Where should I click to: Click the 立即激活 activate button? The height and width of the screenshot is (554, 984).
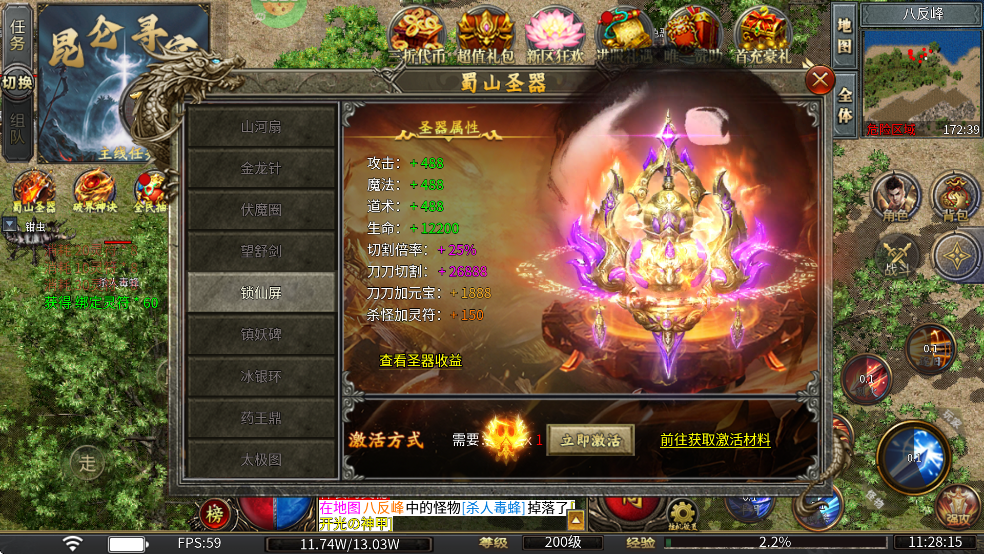point(590,439)
